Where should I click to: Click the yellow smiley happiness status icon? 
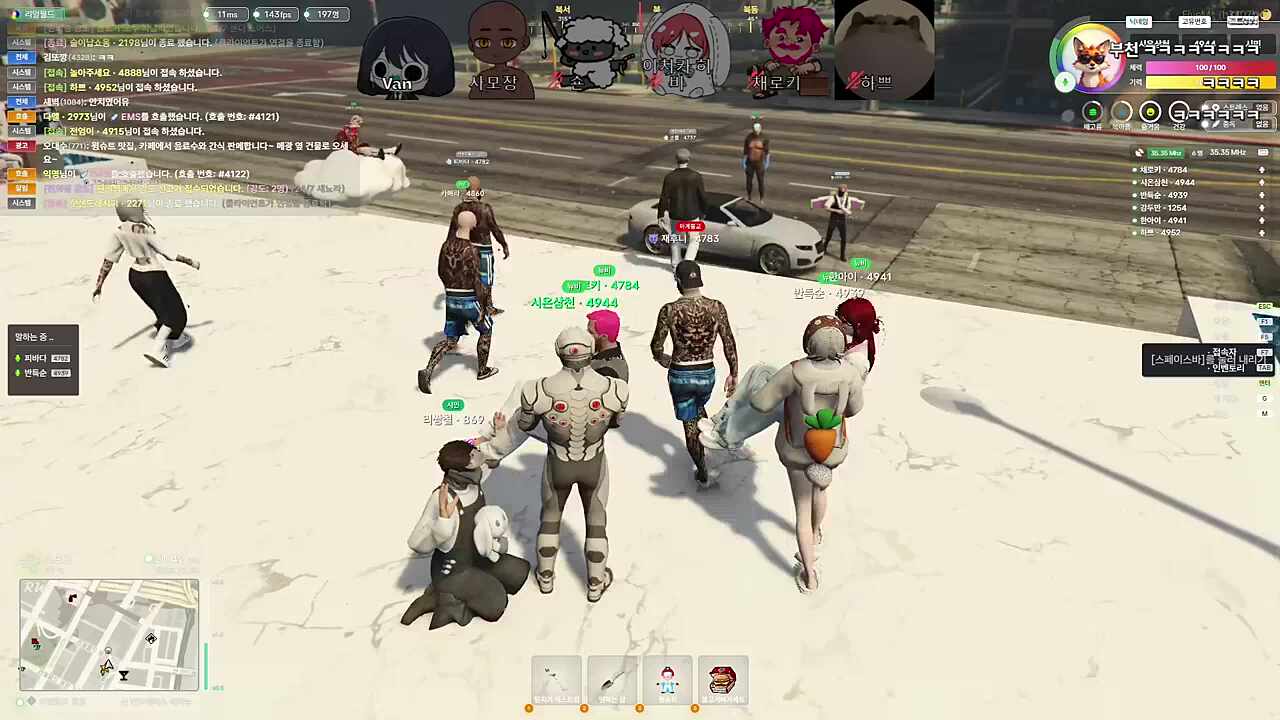[1150, 113]
